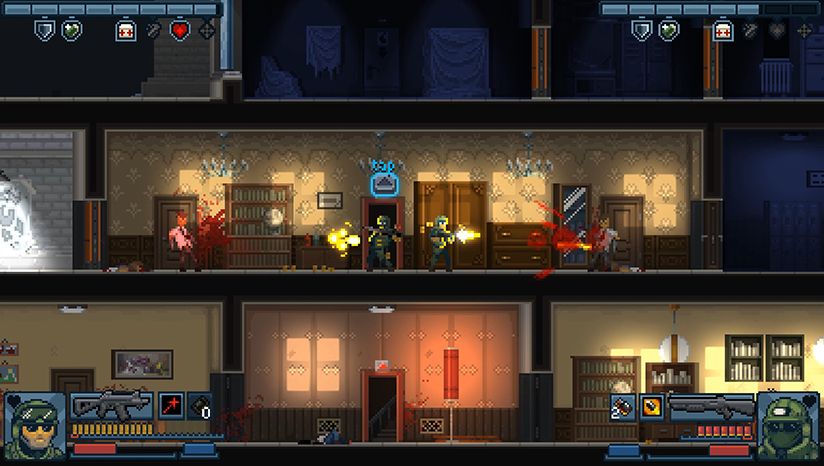Screen dimensions: 824x466
Task: Select the grenade slot showing 2
Action: pyautogui.click(x=622, y=405)
